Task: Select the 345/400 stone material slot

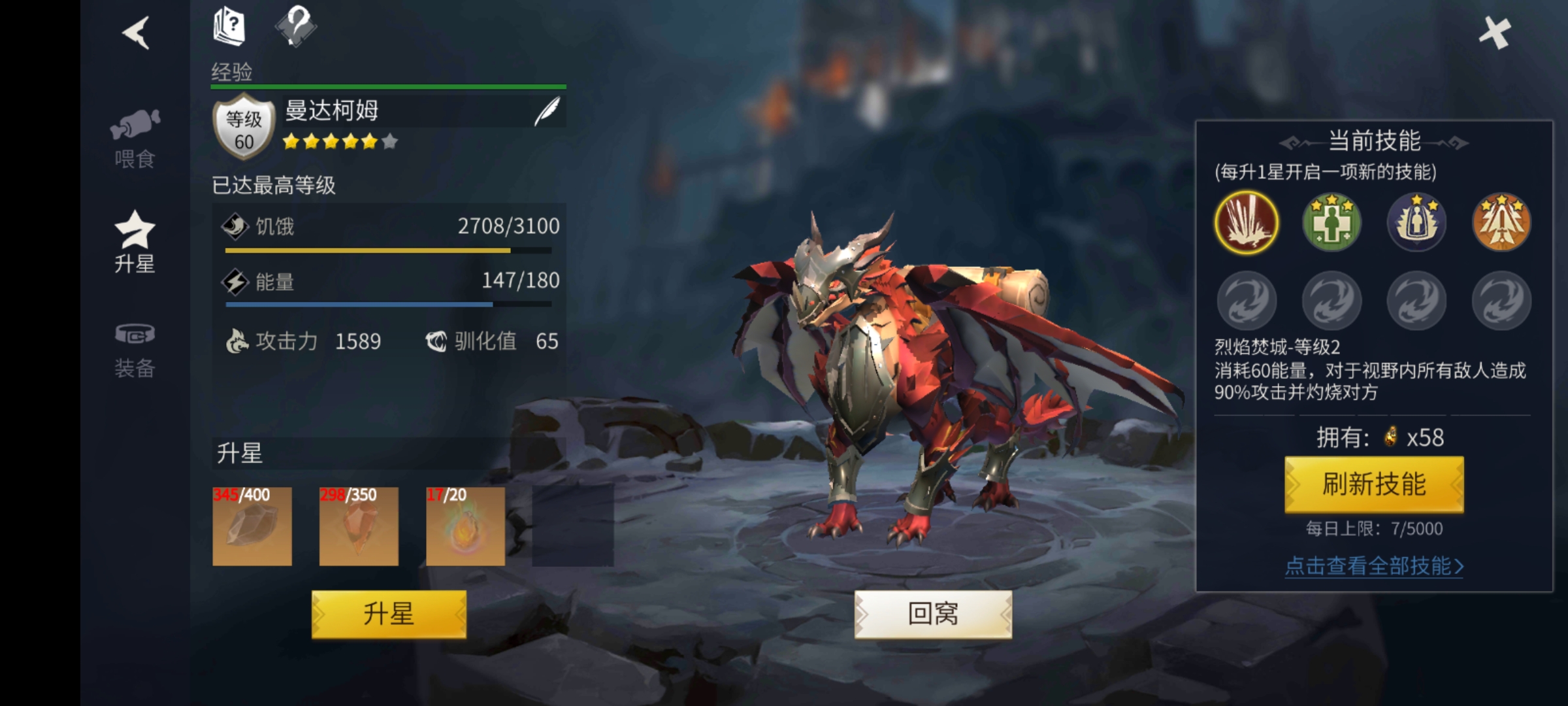Action: 252,526
